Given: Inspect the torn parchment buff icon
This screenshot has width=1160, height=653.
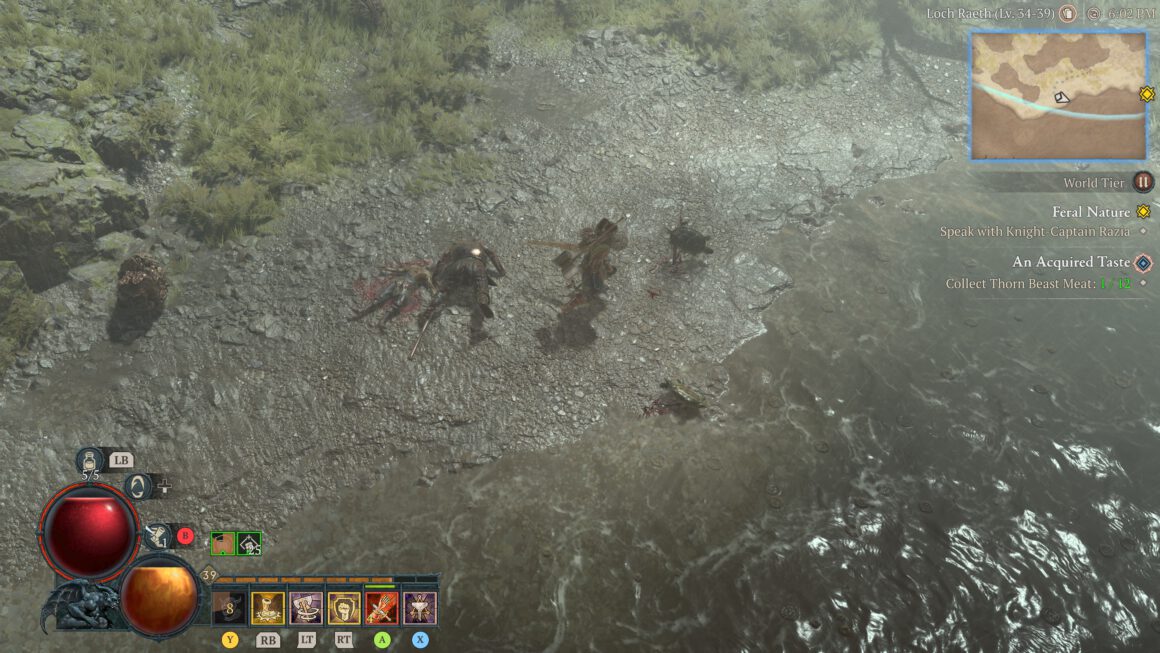Looking at the screenshot, I should pyautogui.click(x=223, y=544).
